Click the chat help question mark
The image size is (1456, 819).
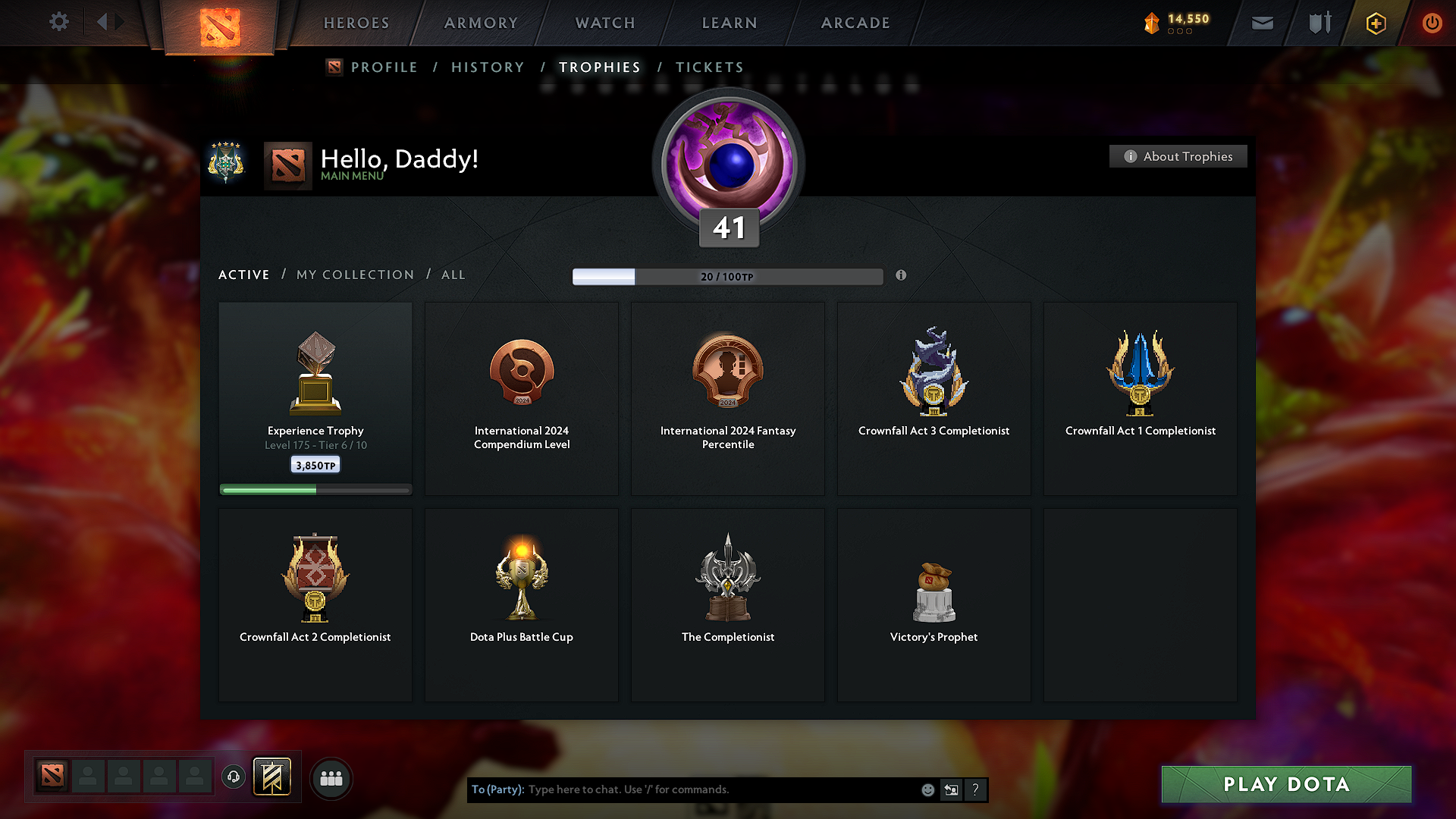click(x=975, y=789)
